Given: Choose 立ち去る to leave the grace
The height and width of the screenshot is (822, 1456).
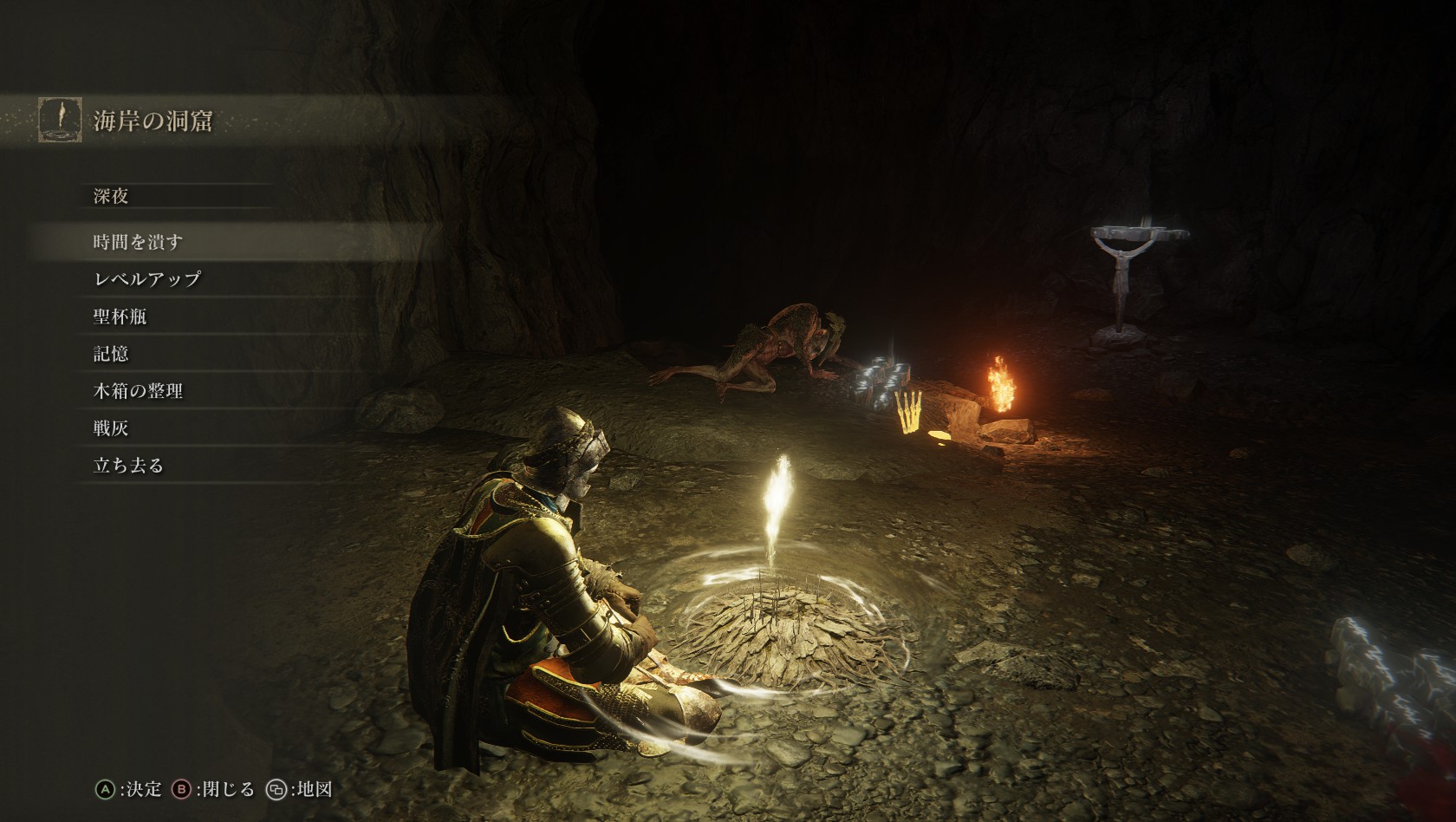Looking at the screenshot, I should 128,466.
